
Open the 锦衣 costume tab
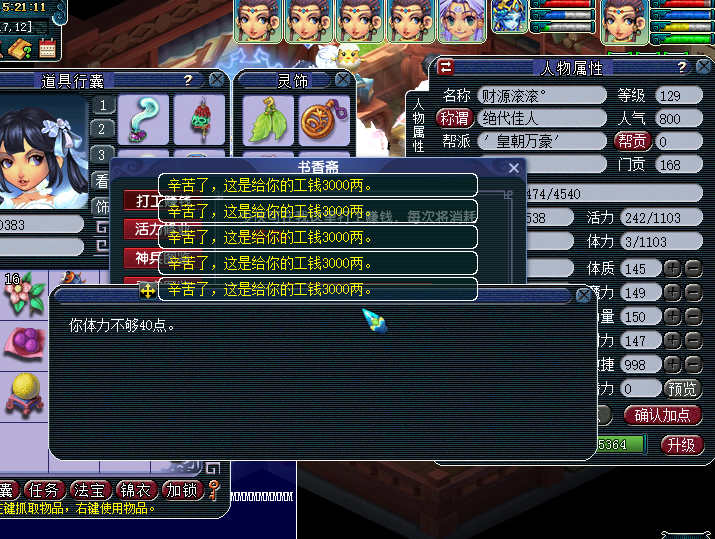click(136, 490)
